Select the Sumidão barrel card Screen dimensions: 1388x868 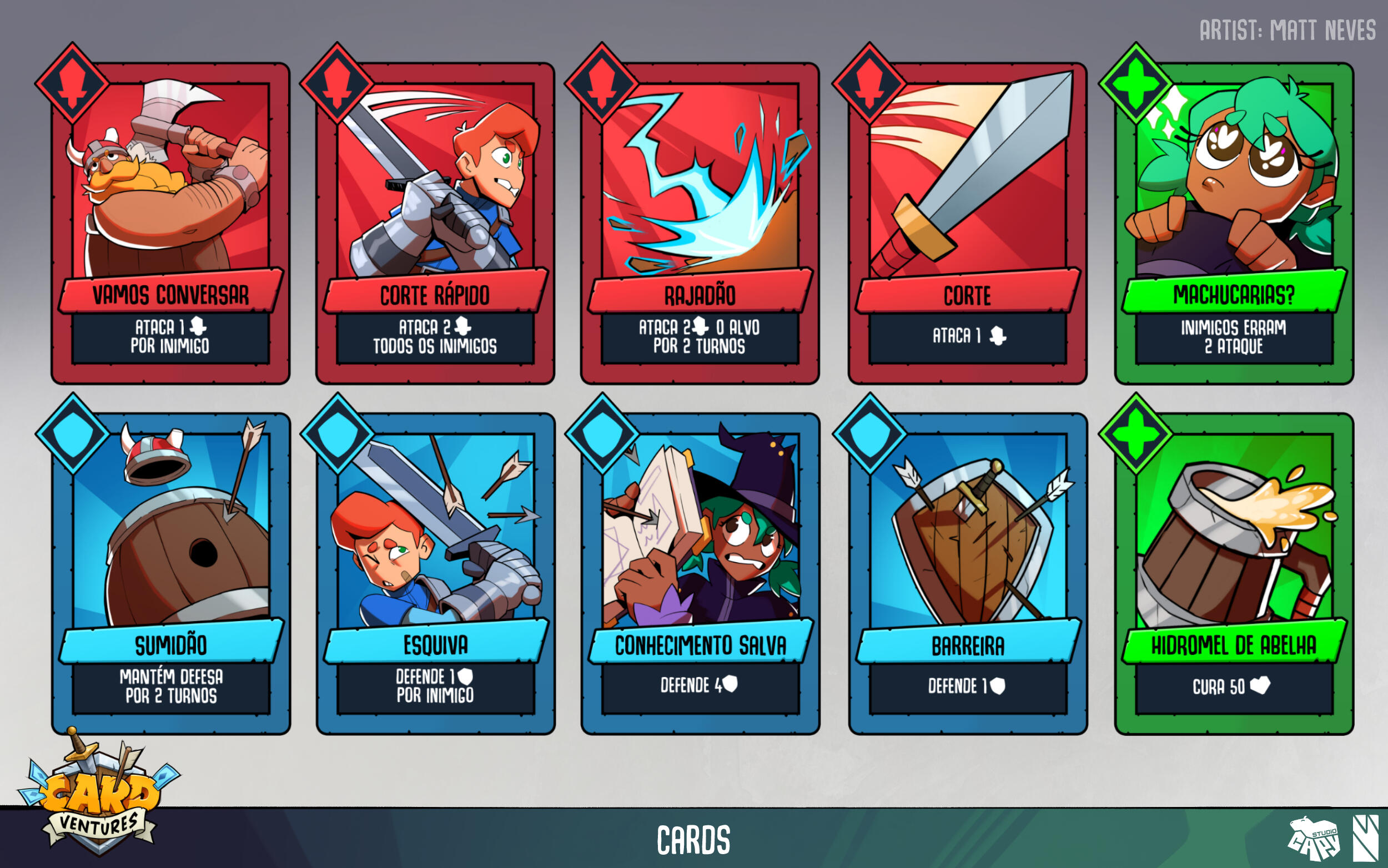click(x=170, y=574)
